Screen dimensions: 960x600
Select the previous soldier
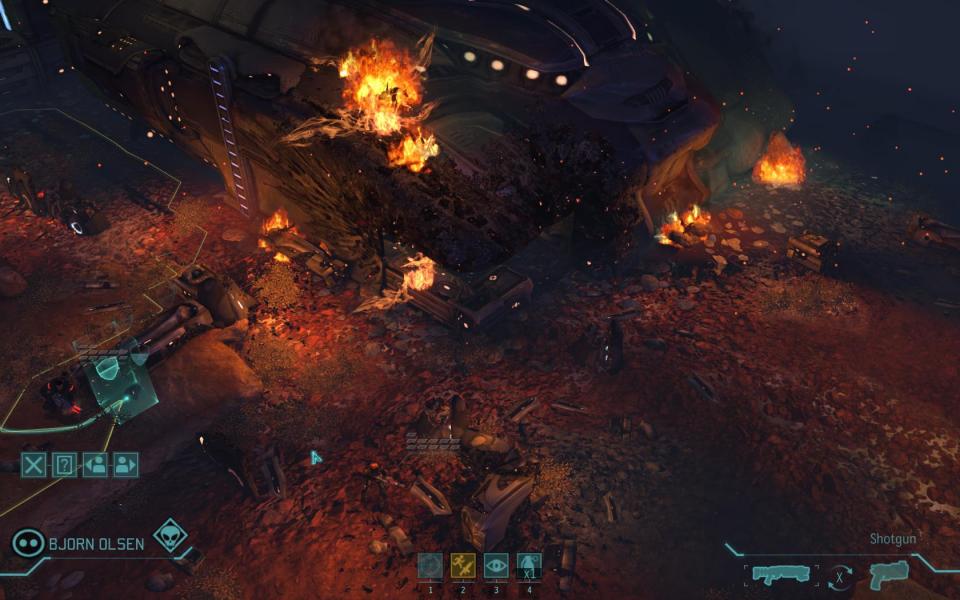95,464
